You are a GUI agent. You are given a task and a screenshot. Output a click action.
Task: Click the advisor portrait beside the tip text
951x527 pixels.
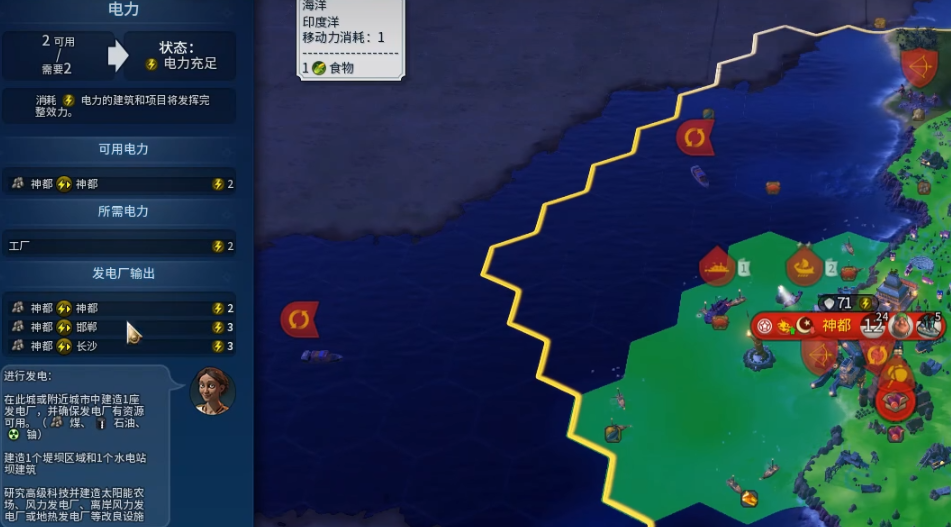212,391
